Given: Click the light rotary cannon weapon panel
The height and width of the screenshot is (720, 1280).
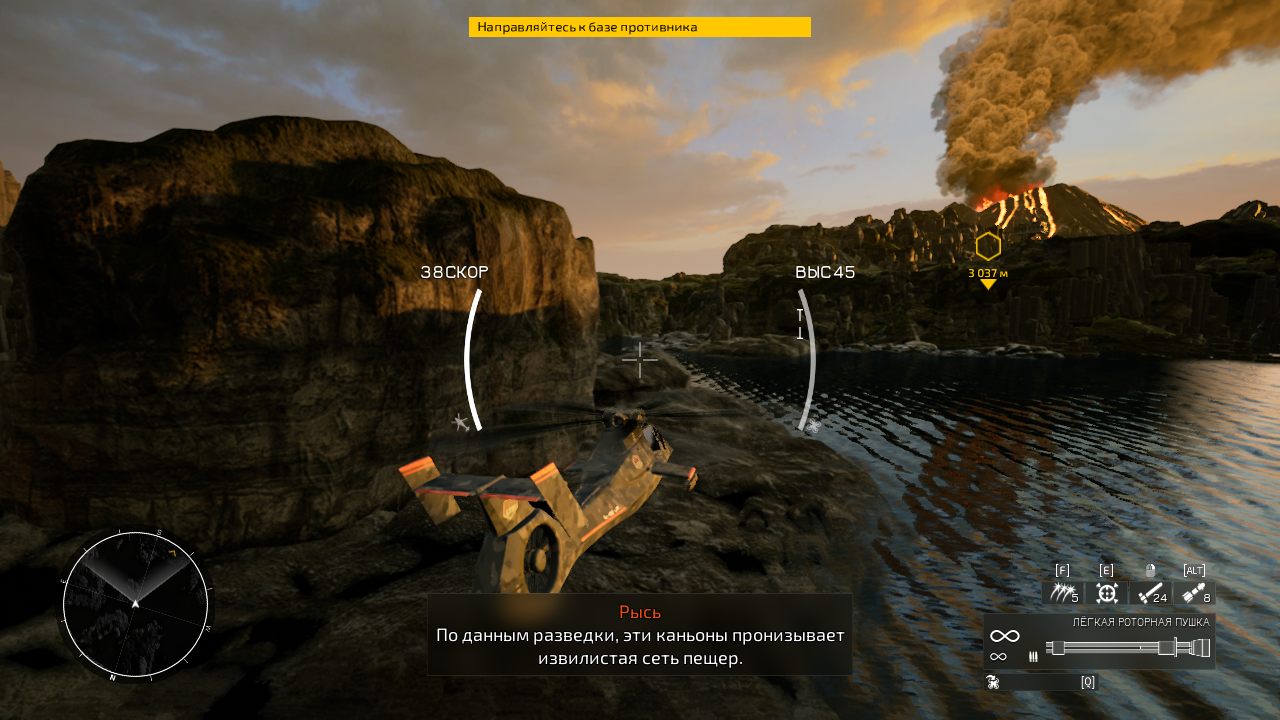Looking at the screenshot, I should tap(1098, 641).
